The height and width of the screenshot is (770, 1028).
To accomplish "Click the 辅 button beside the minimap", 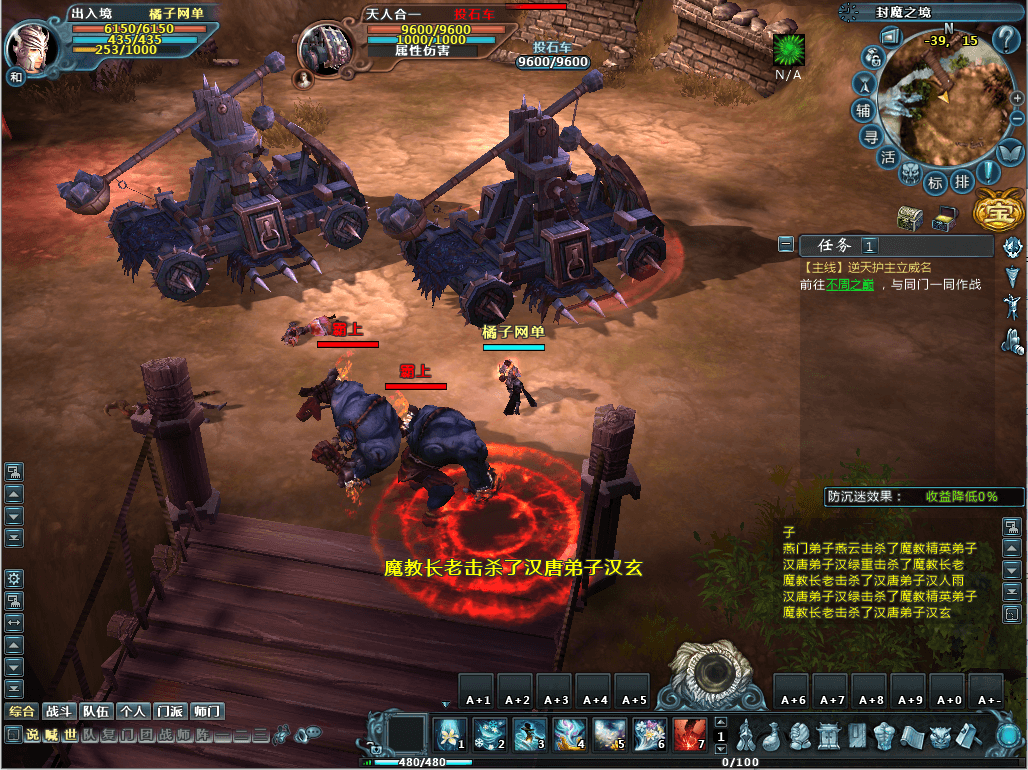I will pos(862,110).
